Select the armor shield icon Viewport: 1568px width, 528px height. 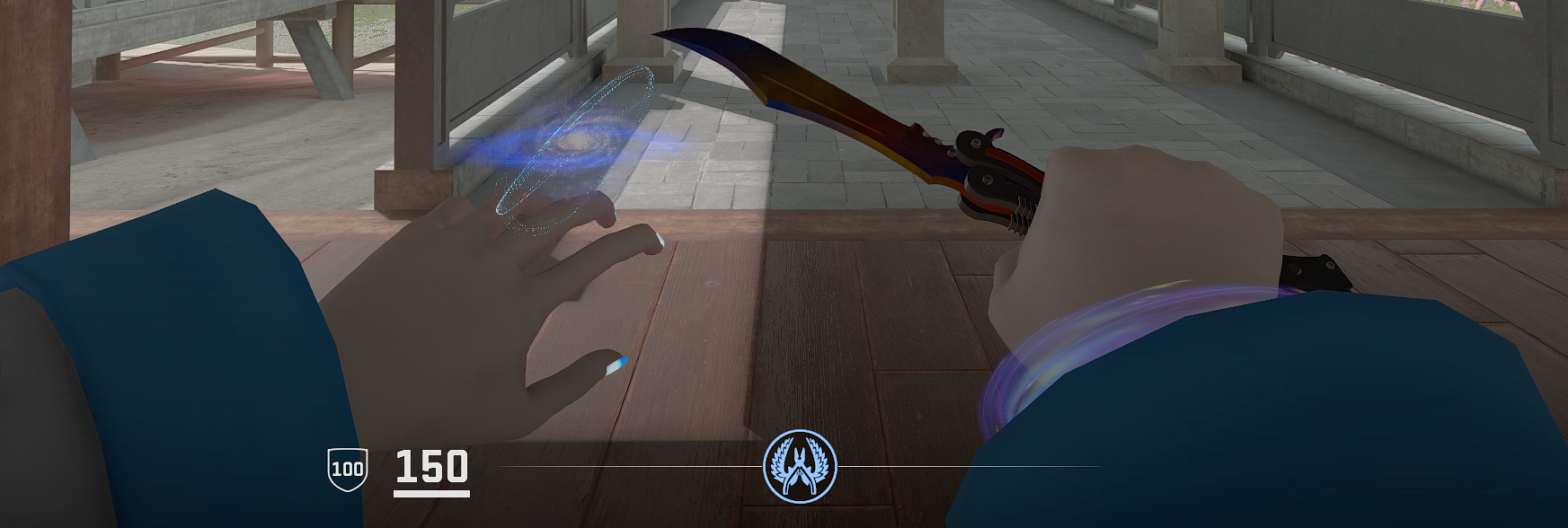(347, 469)
